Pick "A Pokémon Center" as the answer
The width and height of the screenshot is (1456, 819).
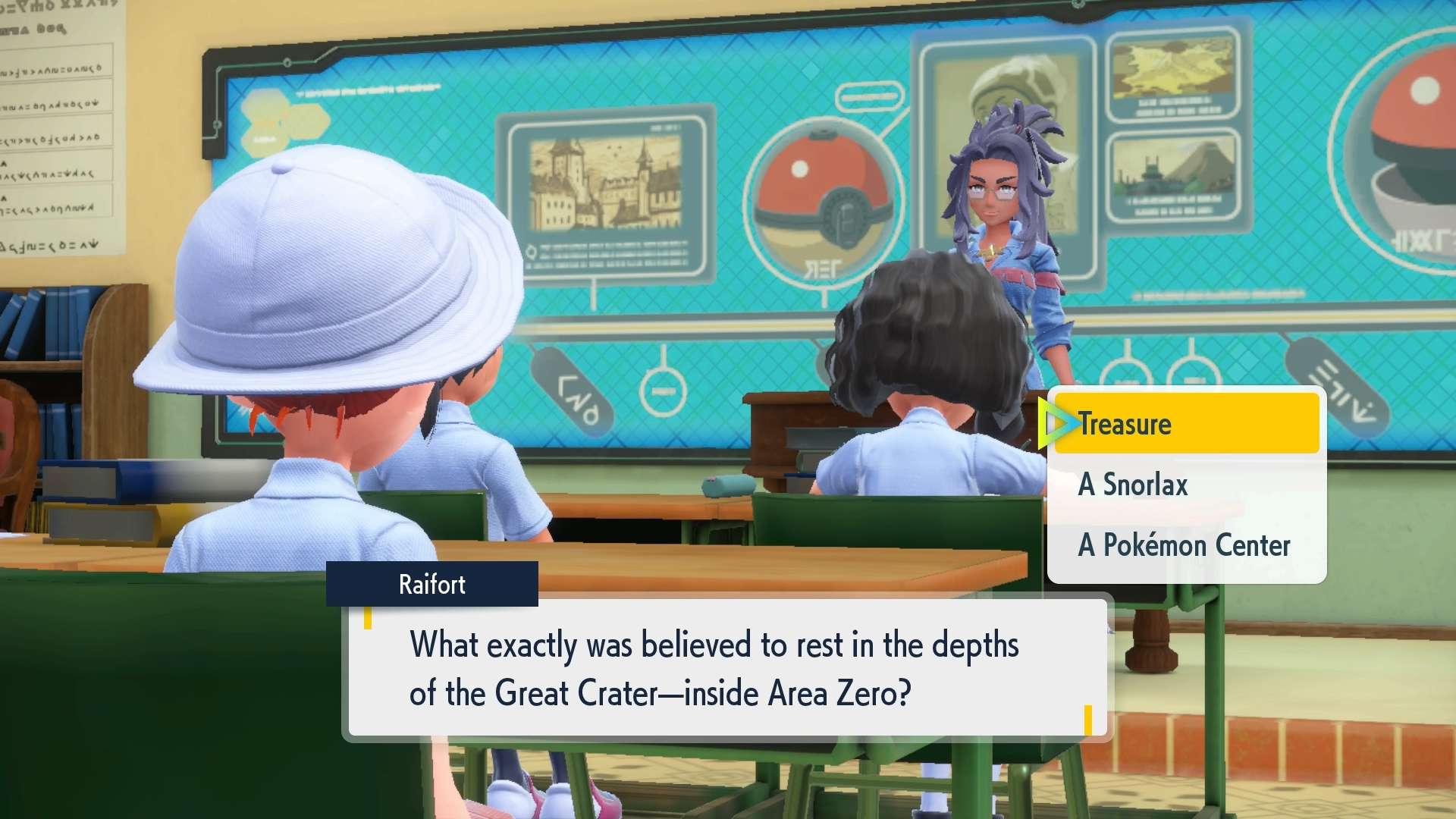coord(1186,545)
